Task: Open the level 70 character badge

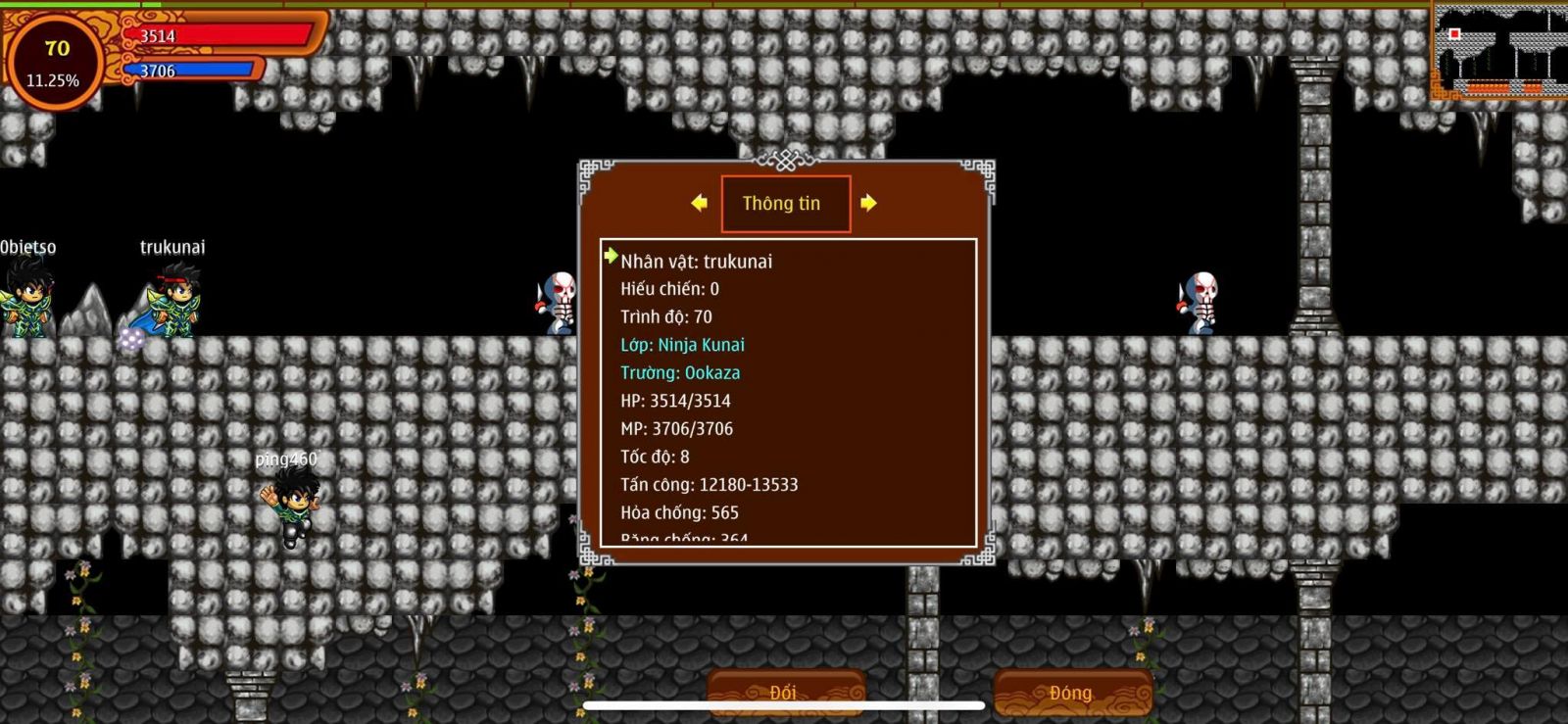Action: point(55,61)
